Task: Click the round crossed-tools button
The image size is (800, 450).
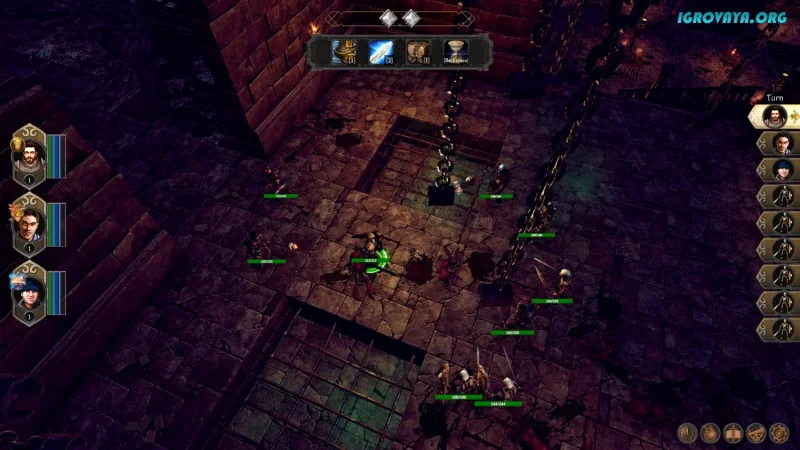Action: (756, 433)
